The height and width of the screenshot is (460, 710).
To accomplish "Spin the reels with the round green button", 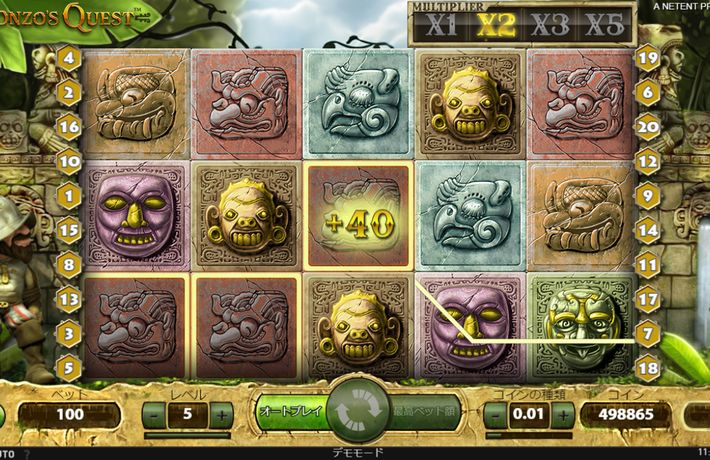I will click(353, 412).
